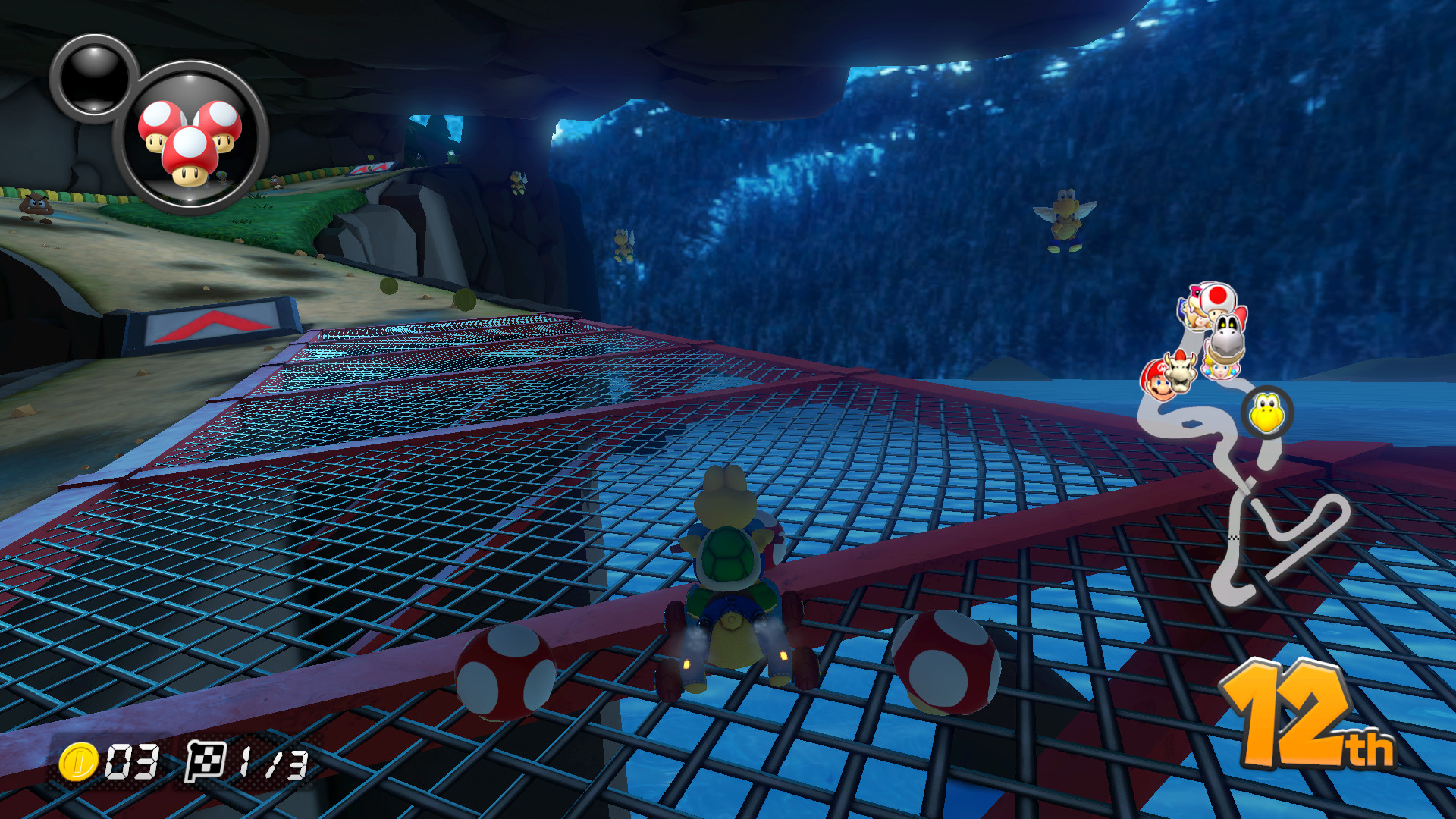Screen dimensions: 1456x819
Task: Select Toad's icon on the minimap
Action: click(x=1215, y=298)
